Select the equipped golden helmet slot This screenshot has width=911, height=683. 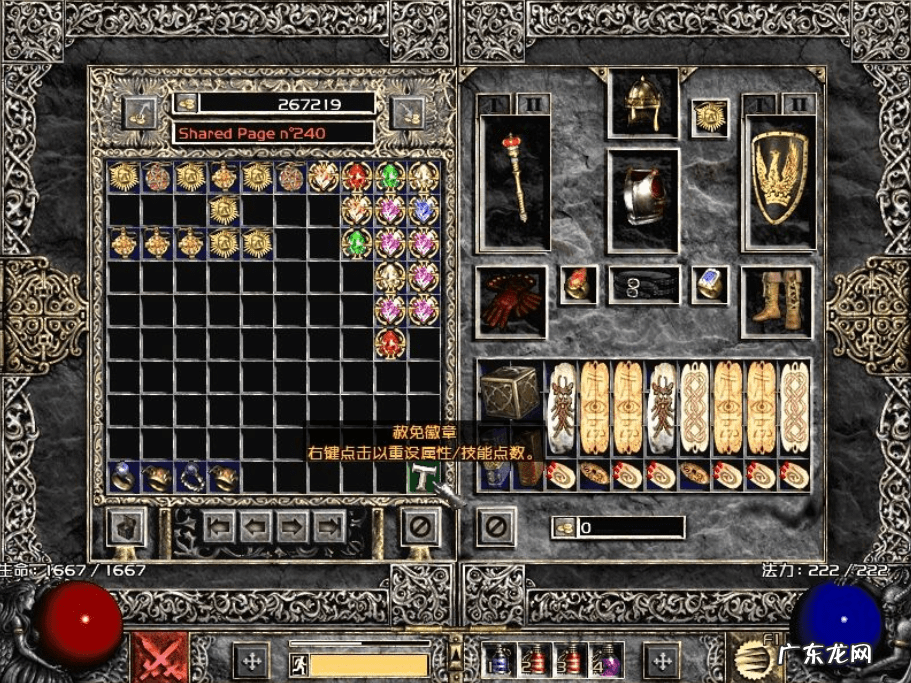(643, 103)
